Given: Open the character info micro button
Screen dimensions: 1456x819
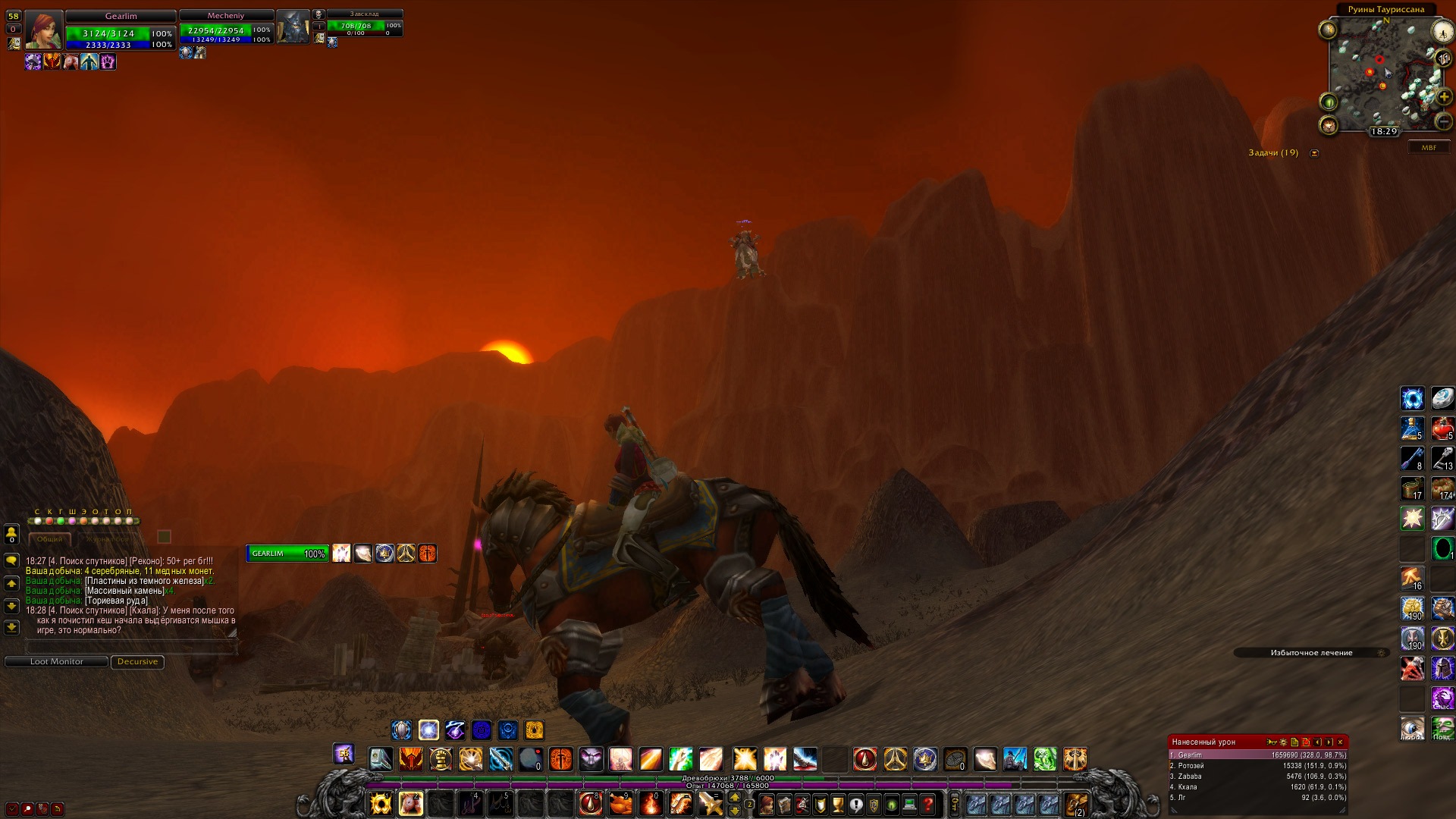Looking at the screenshot, I should (767, 805).
